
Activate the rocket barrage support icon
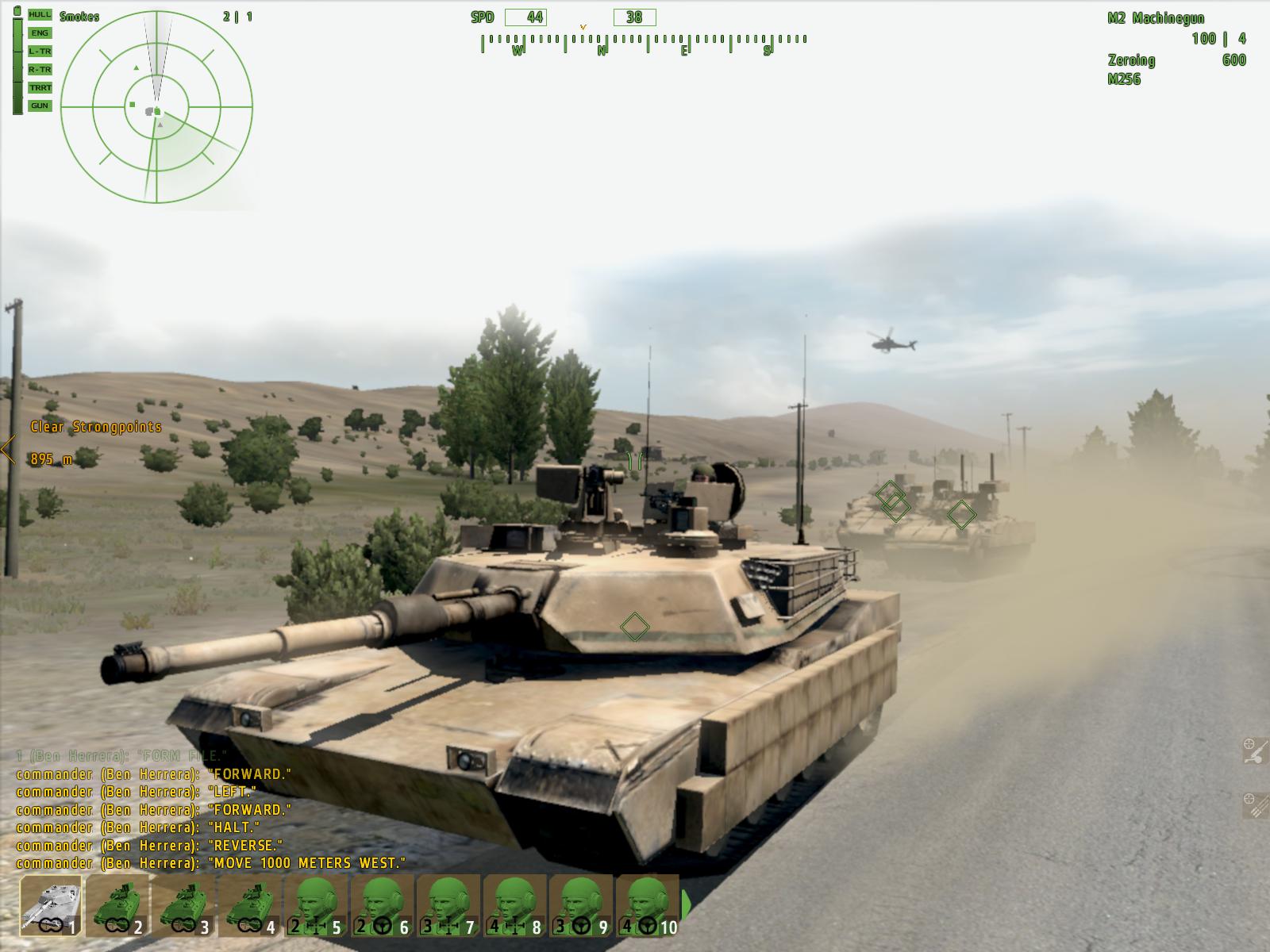pyautogui.click(x=1254, y=805)
